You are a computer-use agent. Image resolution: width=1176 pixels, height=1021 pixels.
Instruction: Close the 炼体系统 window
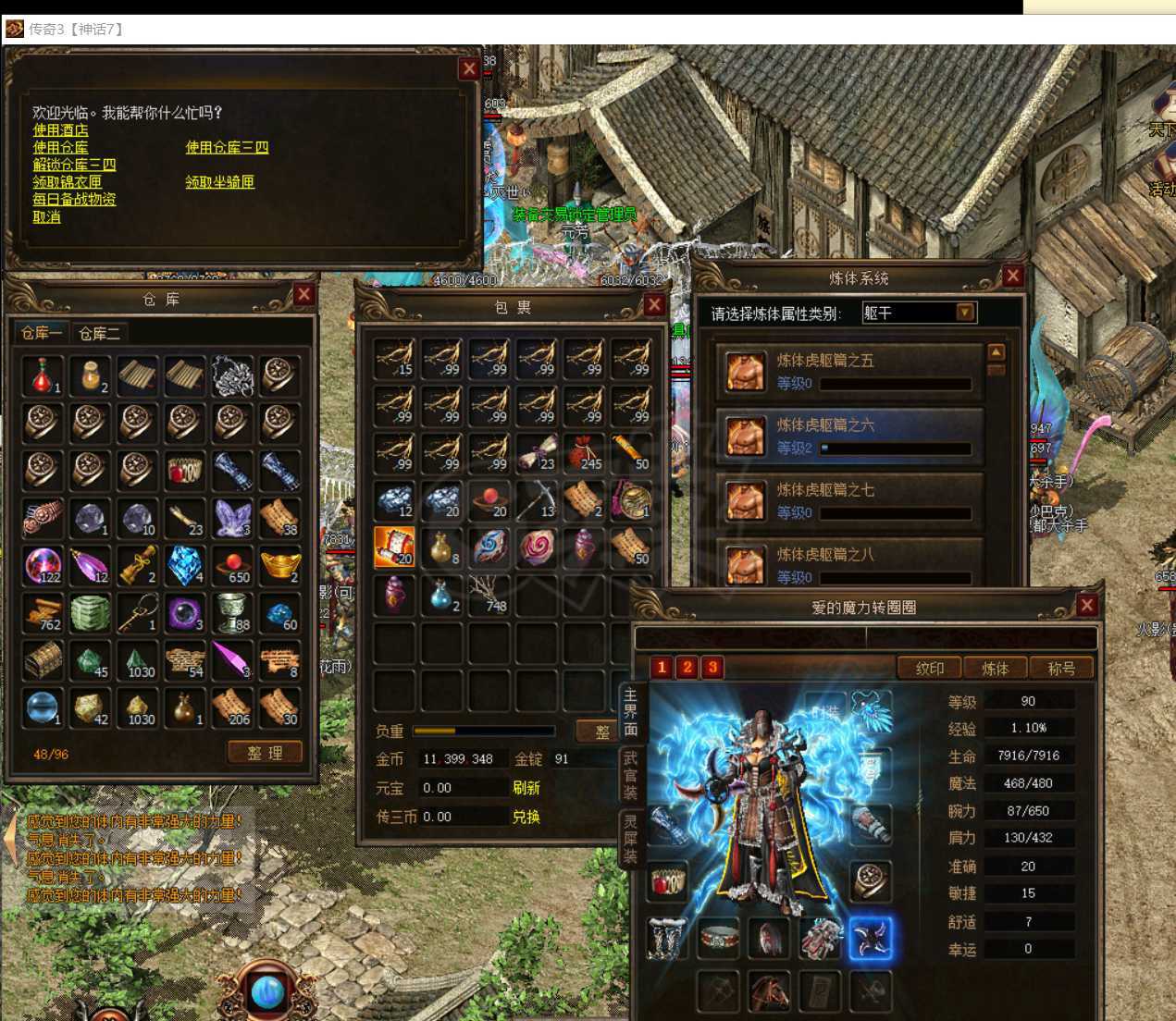(1012, 276)
